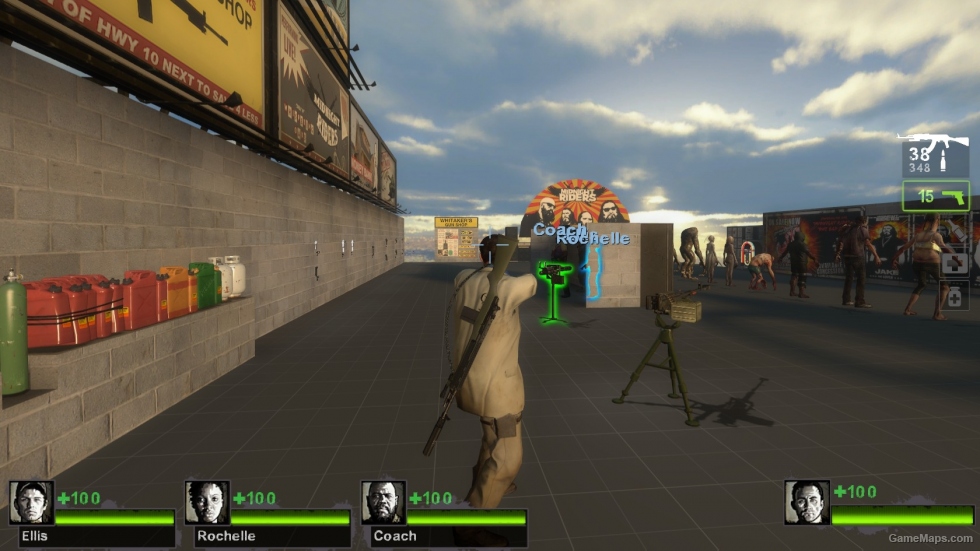The image size is (980, 551).
Task: Click Coach's teammate portrait
Action: pos(382,503)
